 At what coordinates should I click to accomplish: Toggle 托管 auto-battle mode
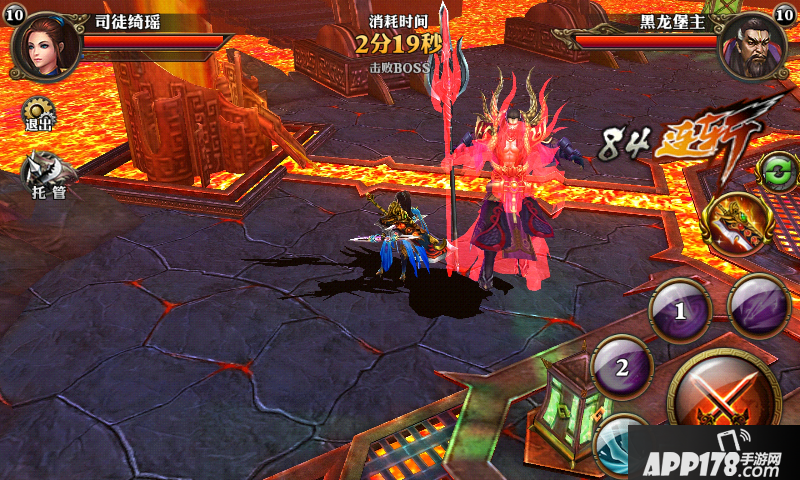(46, 175)
